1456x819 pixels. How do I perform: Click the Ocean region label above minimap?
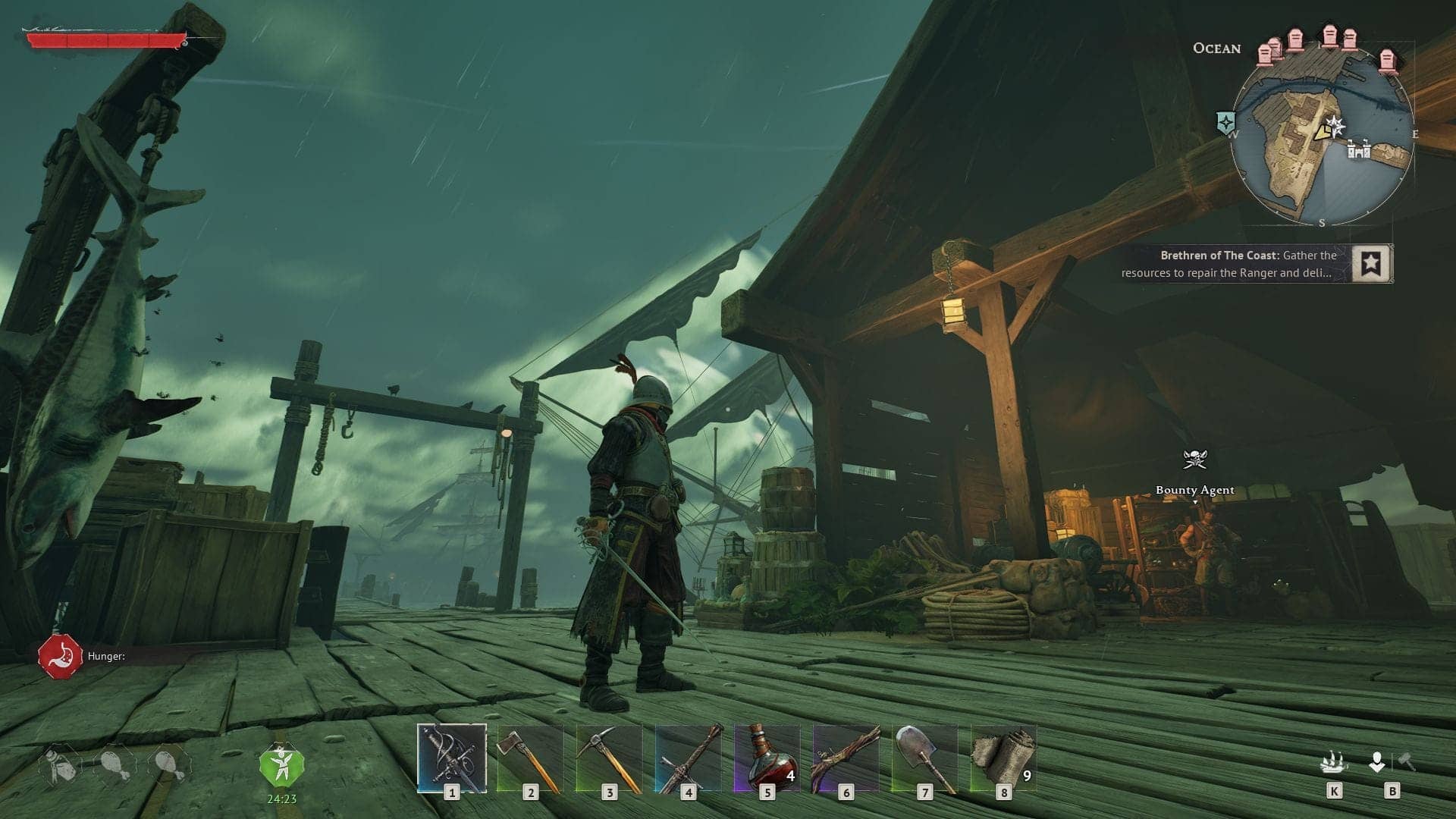point(1219,49)
